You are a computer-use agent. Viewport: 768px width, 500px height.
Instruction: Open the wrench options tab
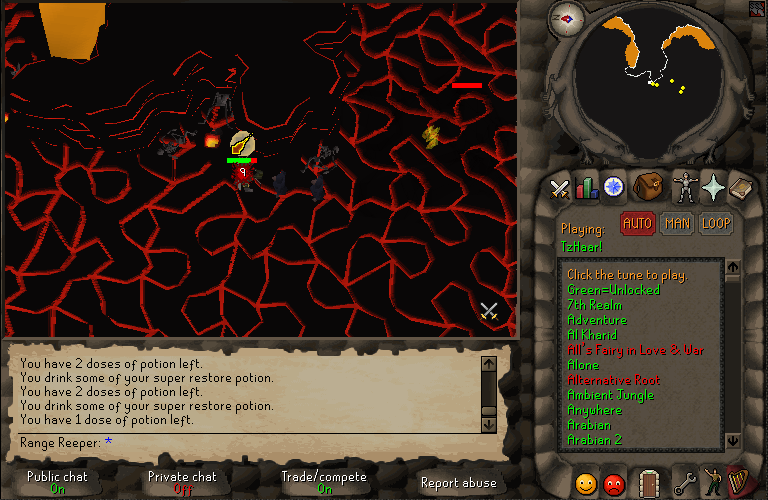coord(685,483)
